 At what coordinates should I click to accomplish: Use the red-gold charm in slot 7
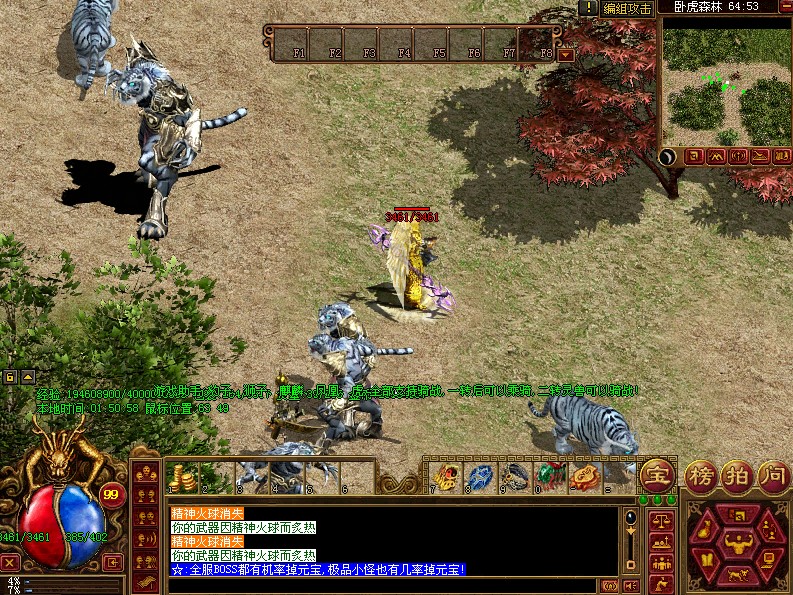click(x=445, y=475)
